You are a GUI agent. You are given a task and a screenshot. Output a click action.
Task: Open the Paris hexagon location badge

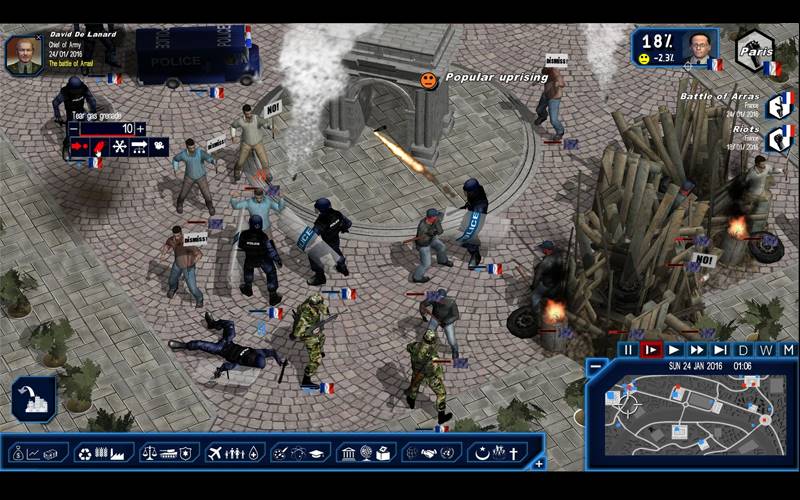click(758, 50)
